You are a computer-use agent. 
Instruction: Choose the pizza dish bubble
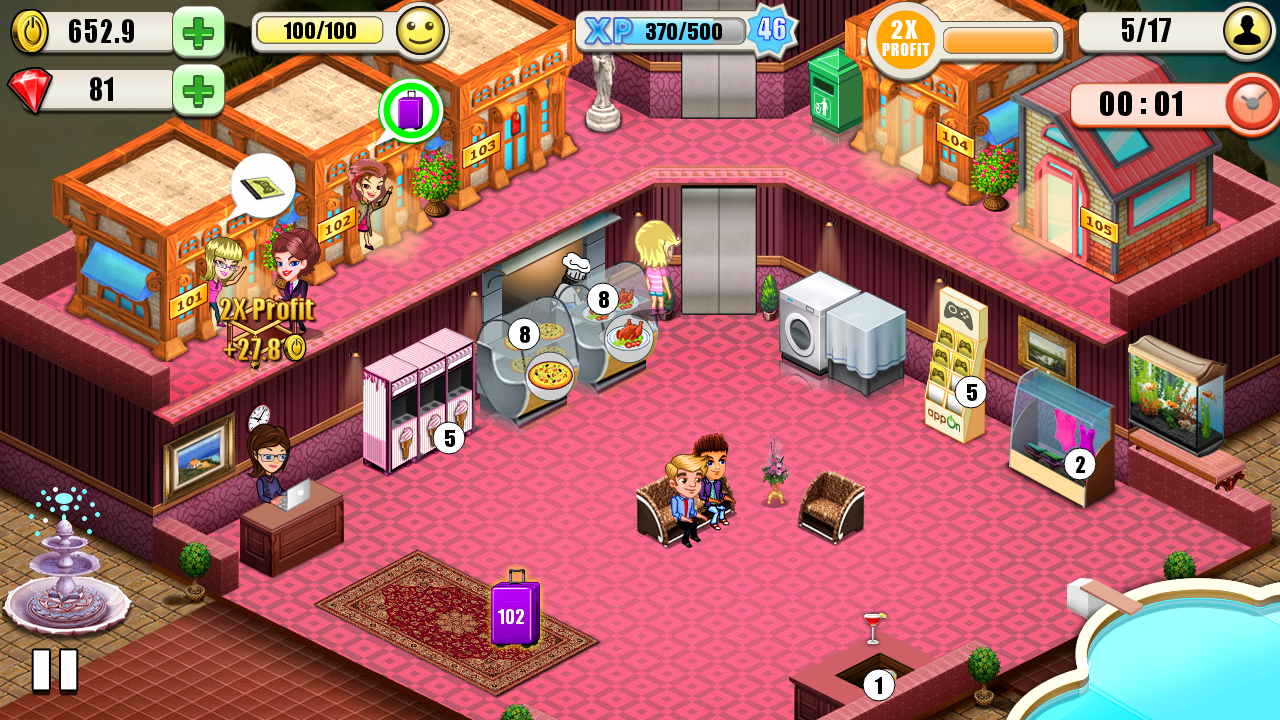549,376
